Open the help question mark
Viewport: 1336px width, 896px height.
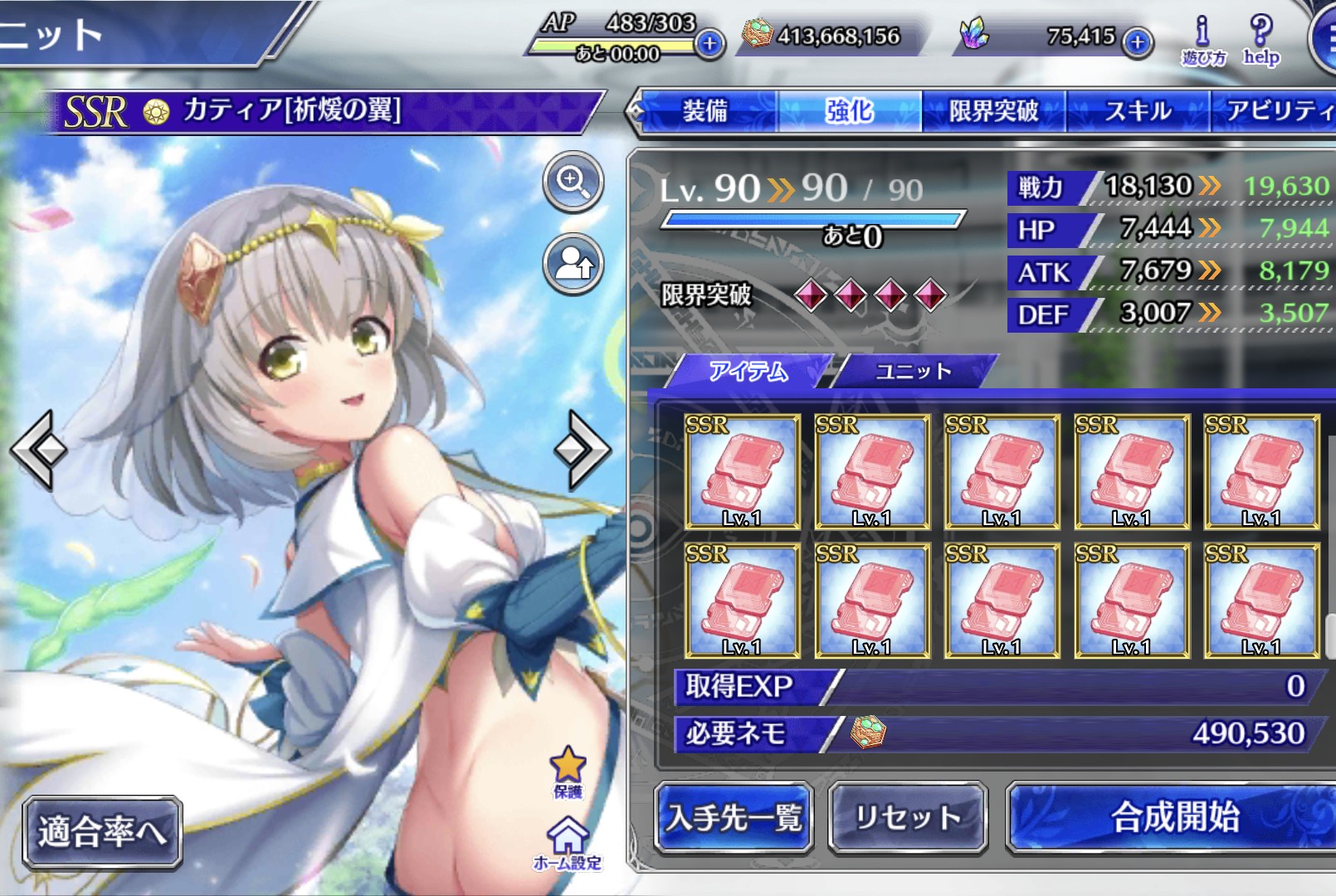[x=1261, y=40]
